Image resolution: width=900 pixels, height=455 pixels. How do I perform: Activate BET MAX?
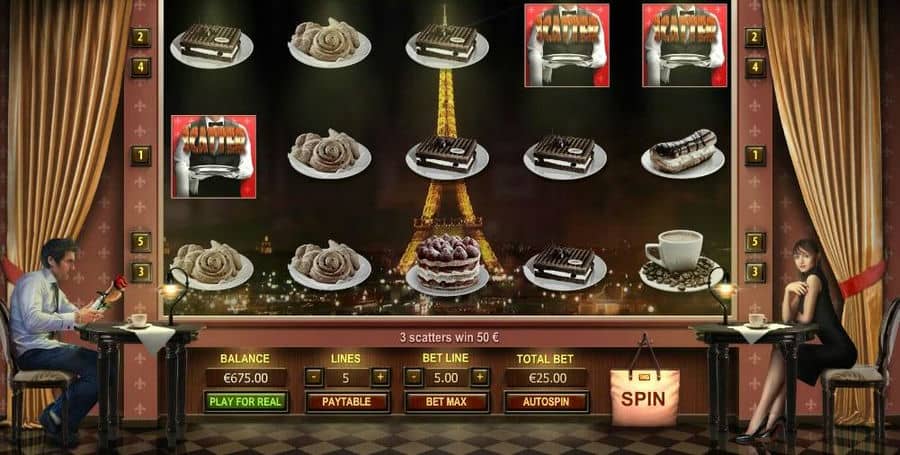[x=446, y=402]
